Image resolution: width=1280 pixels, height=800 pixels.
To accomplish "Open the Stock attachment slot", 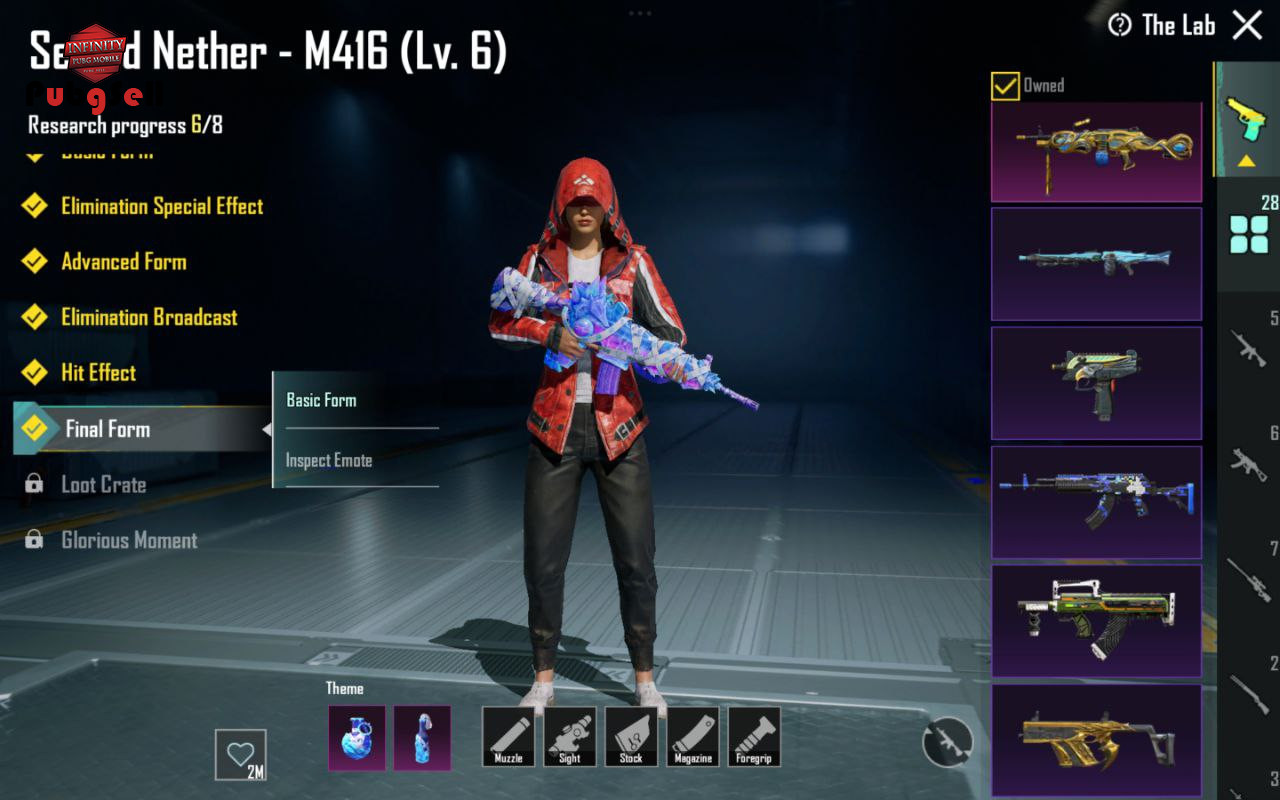I will coord(631,737).
